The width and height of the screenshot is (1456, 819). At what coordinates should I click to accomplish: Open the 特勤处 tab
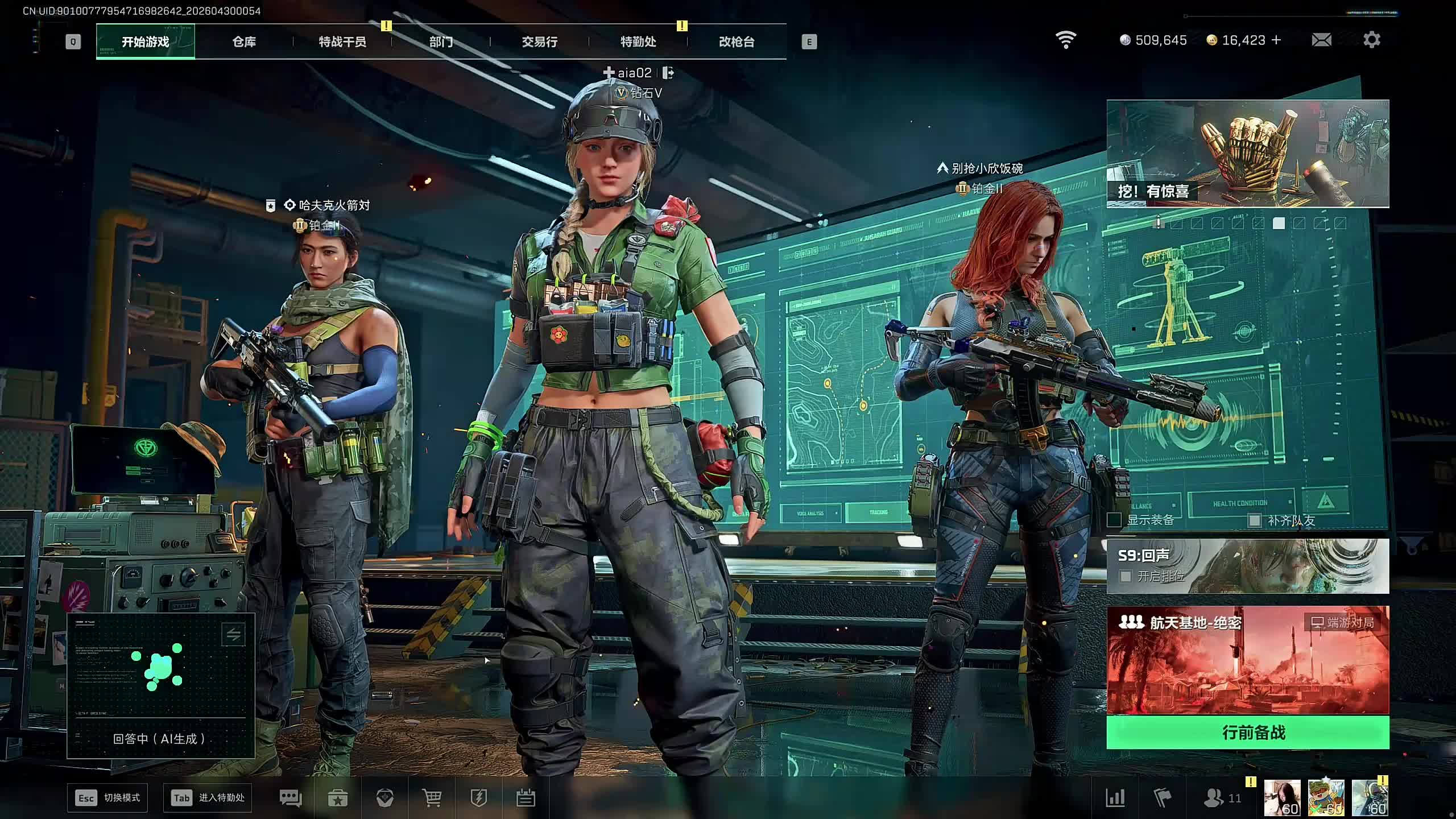click(x=638, y=42)
